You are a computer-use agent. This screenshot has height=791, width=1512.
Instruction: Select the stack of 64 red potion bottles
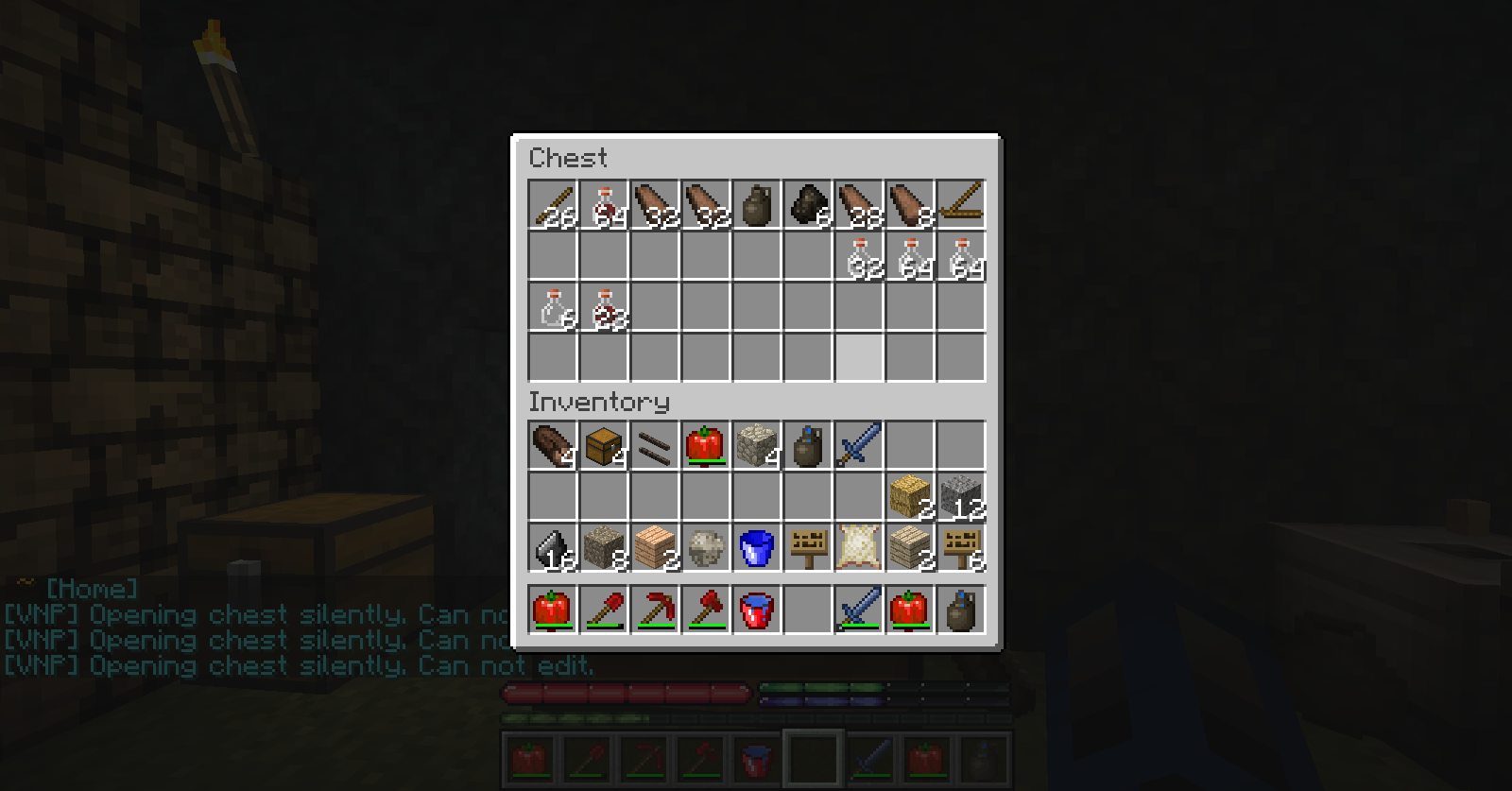tap(604, 205)
